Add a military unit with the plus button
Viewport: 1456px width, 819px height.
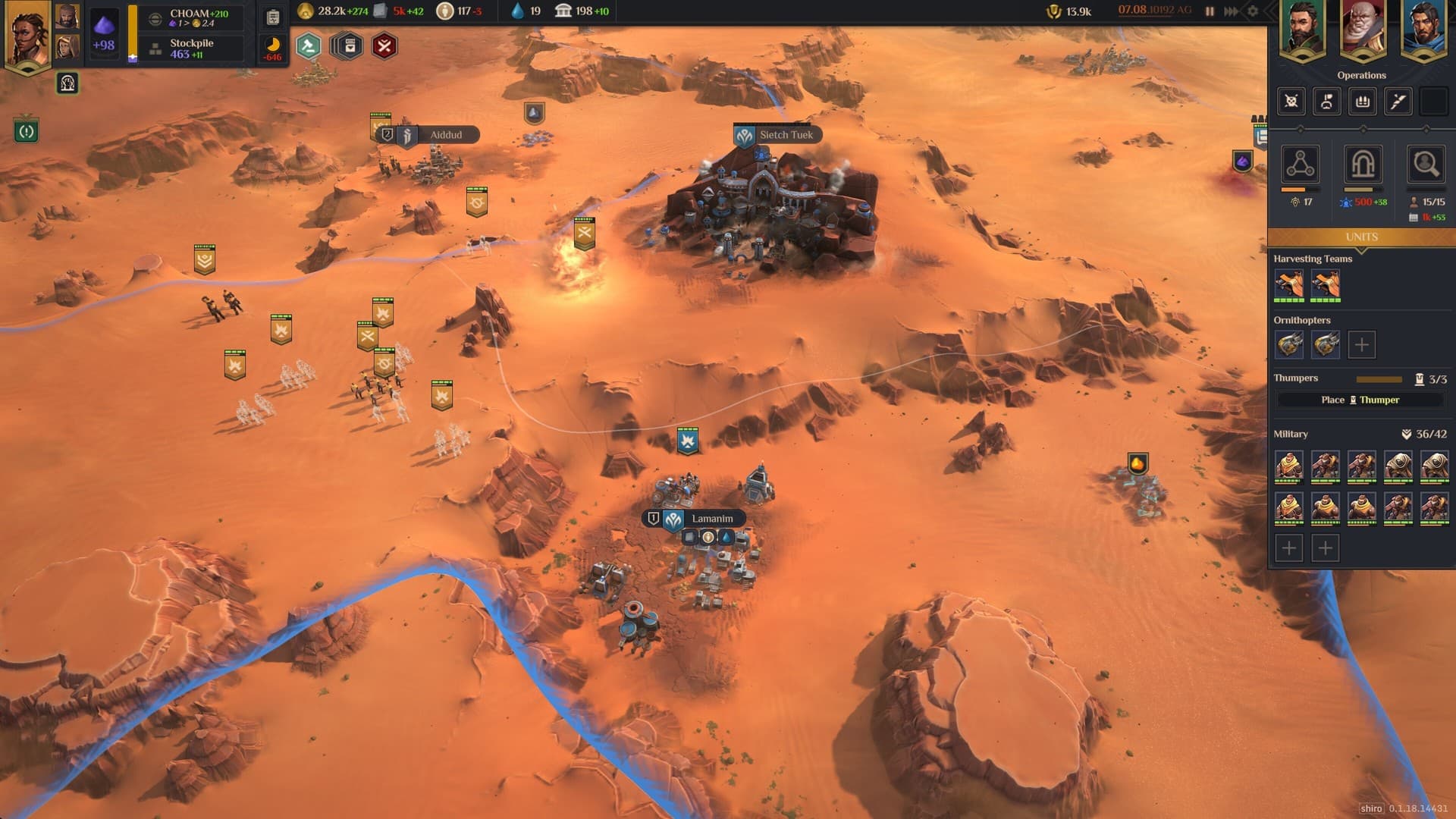tap(1289, 547)
